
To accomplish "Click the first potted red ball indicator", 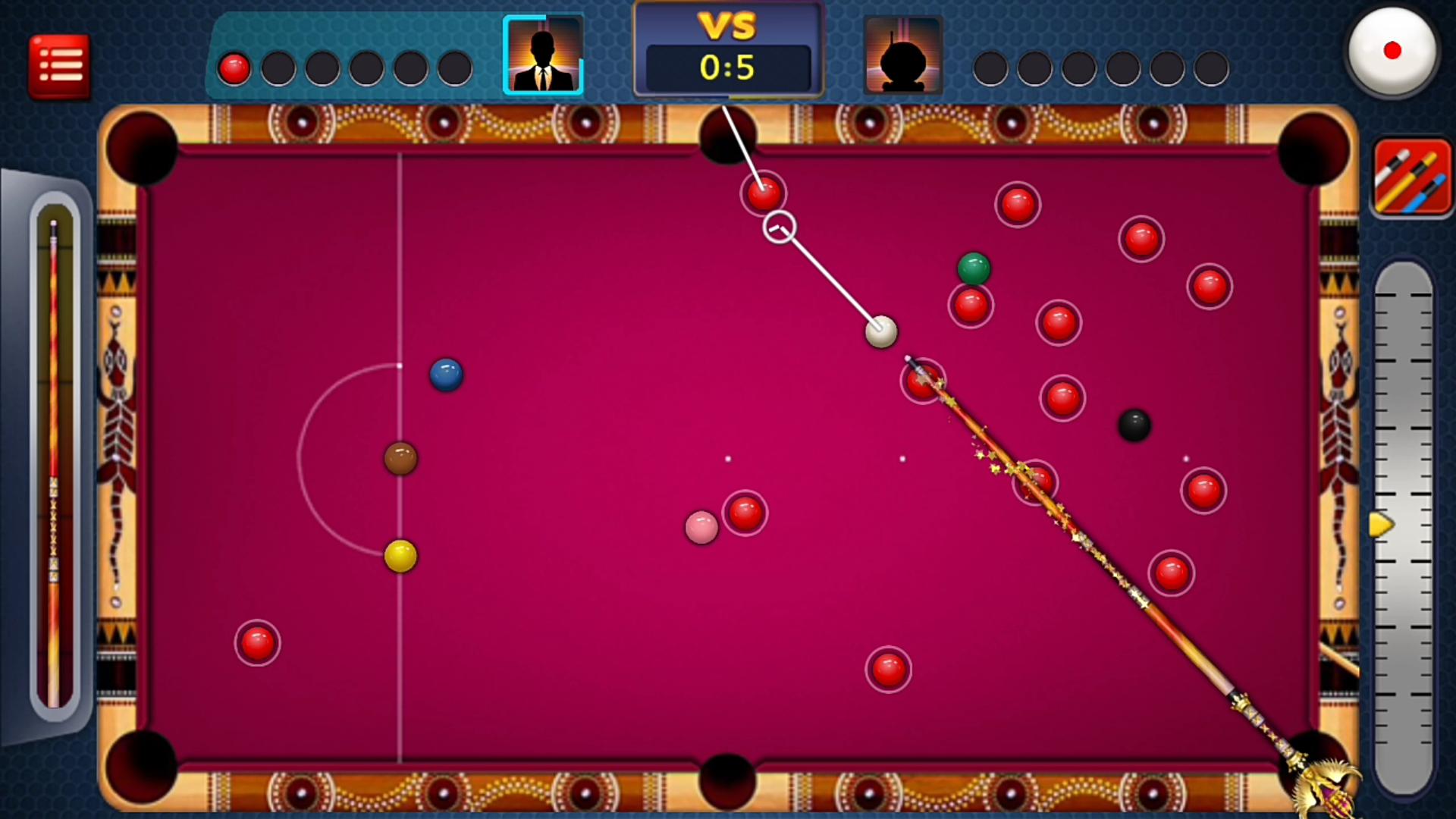I will click(234, 68).
